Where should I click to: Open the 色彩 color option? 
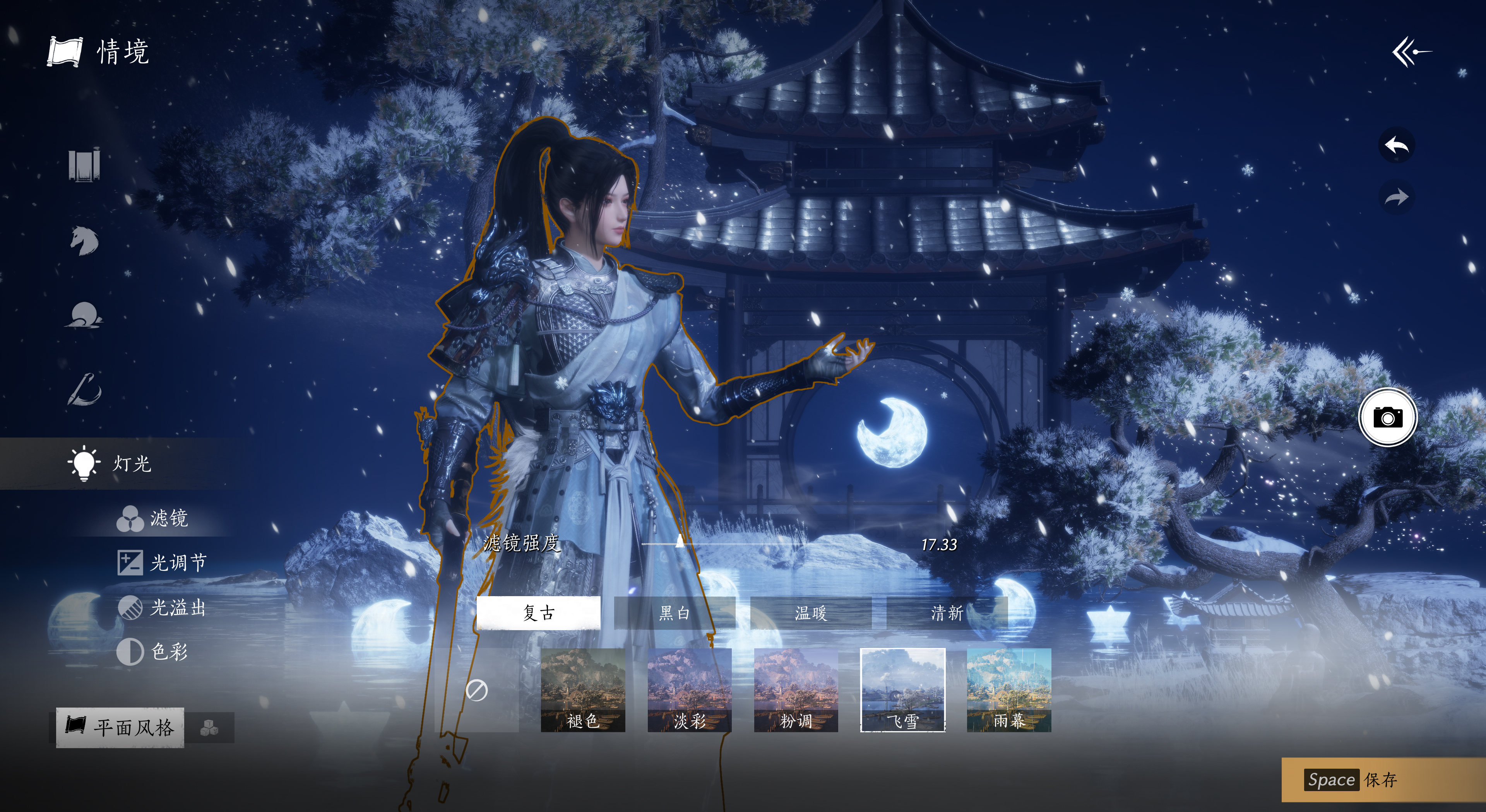(153, 652)
